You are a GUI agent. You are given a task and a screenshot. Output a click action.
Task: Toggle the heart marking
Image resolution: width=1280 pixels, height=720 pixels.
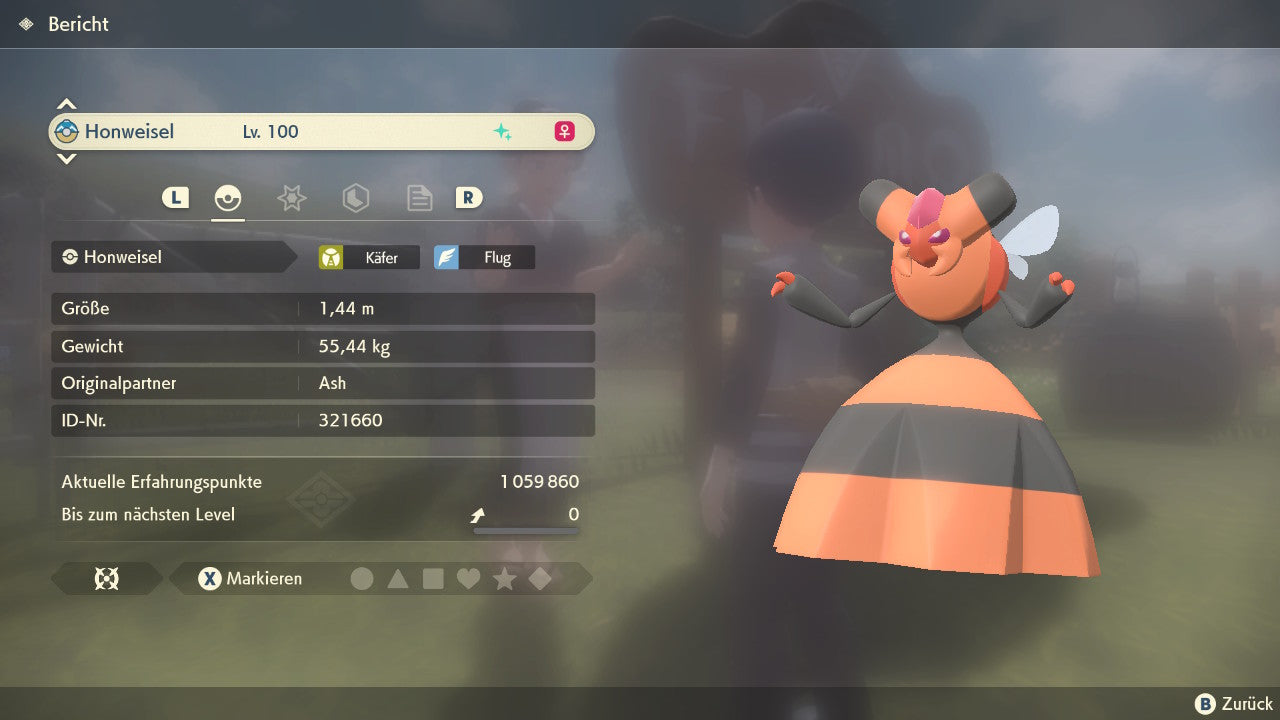pyautogui.click(x=468, y=578)
